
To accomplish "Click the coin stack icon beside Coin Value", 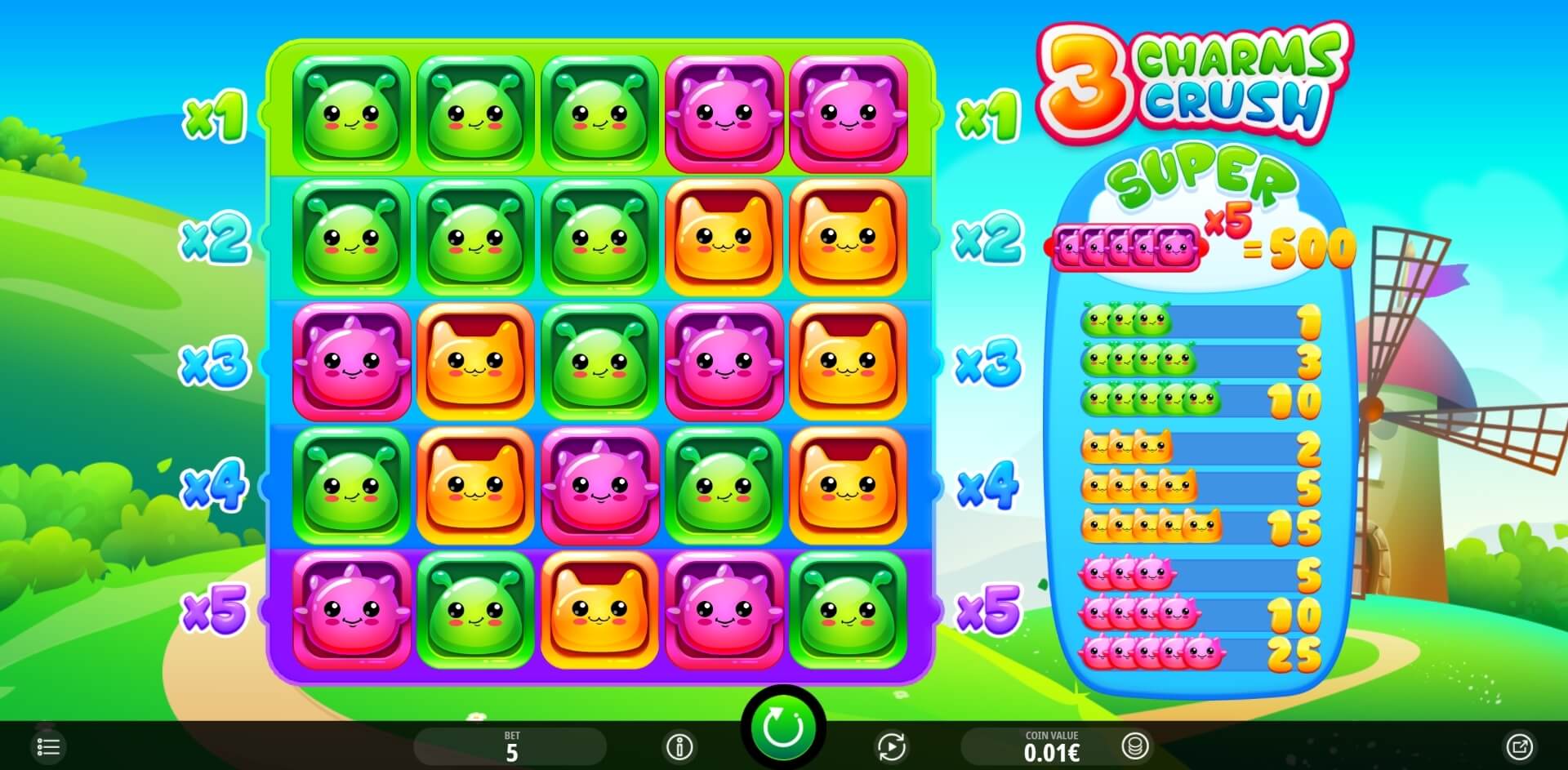I will 1137,746.
